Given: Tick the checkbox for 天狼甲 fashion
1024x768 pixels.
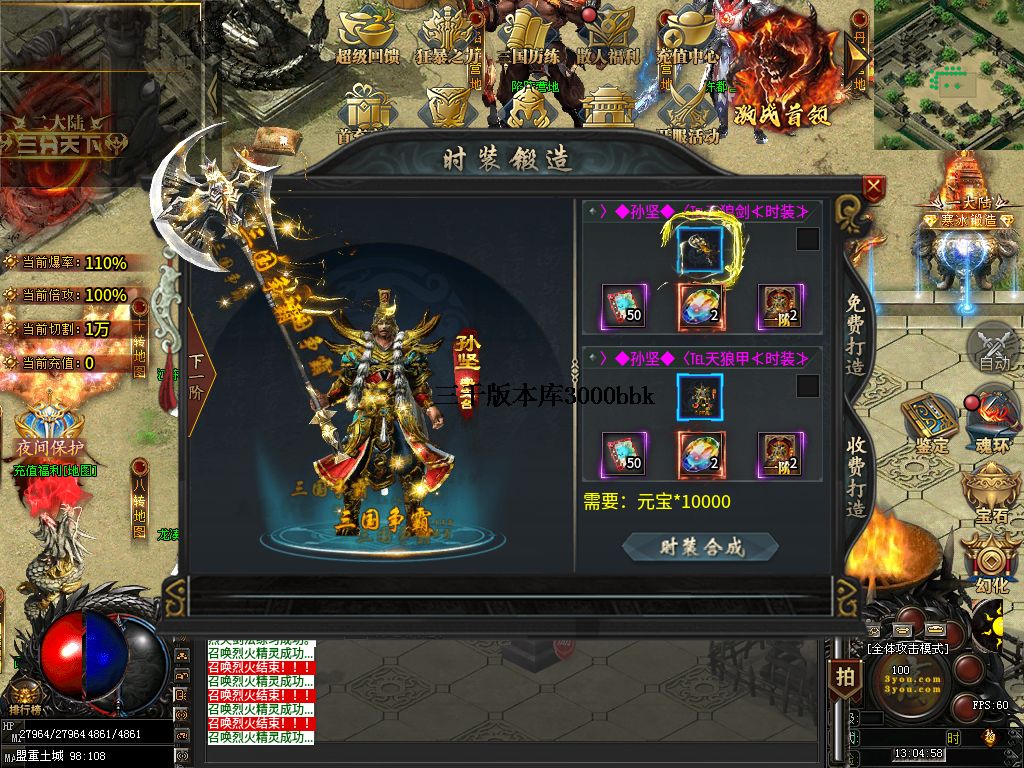Looking at the screenshot, I should click(807, 386).
